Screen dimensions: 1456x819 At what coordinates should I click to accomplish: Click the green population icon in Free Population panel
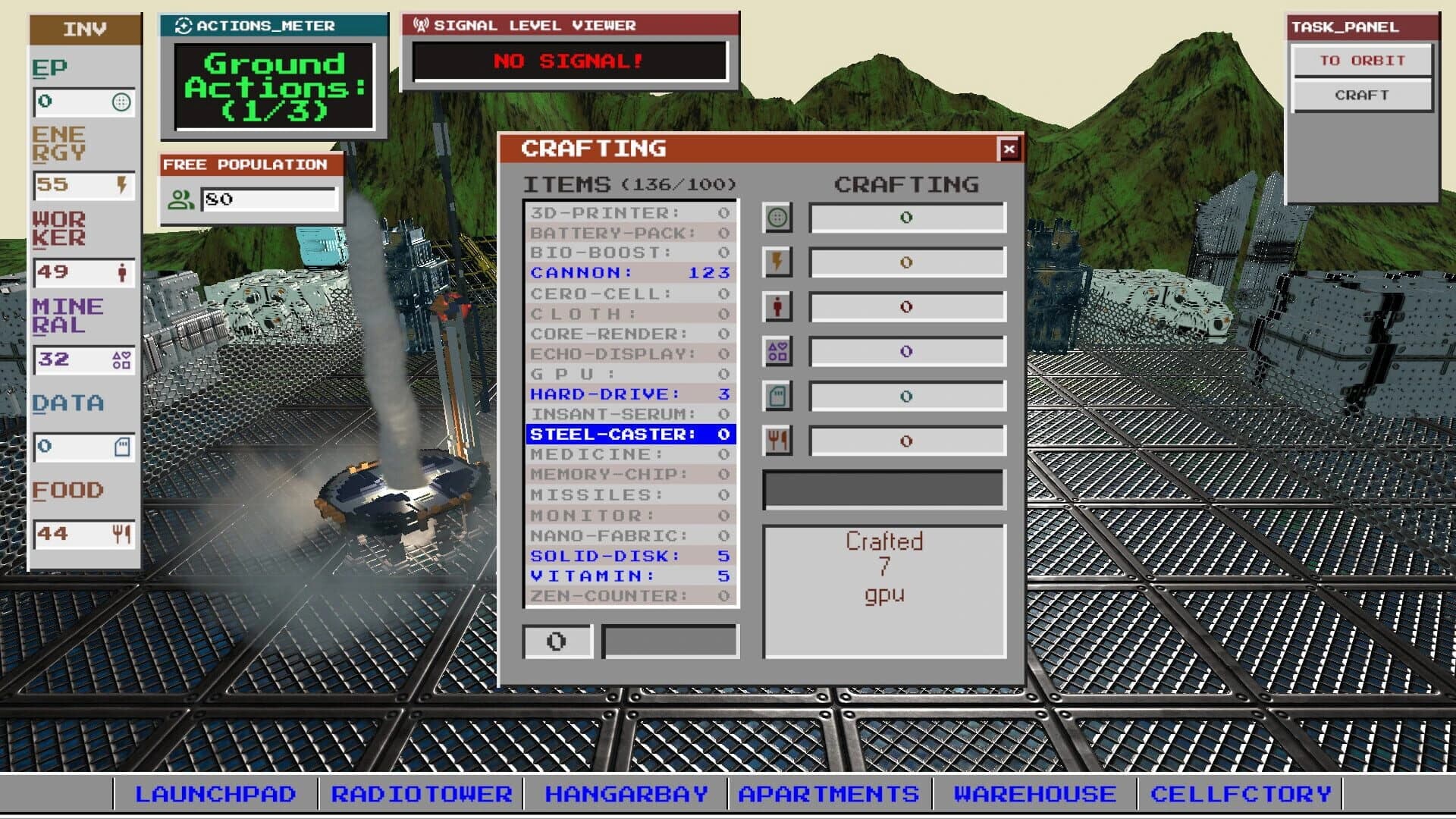[x=180, y=199]
